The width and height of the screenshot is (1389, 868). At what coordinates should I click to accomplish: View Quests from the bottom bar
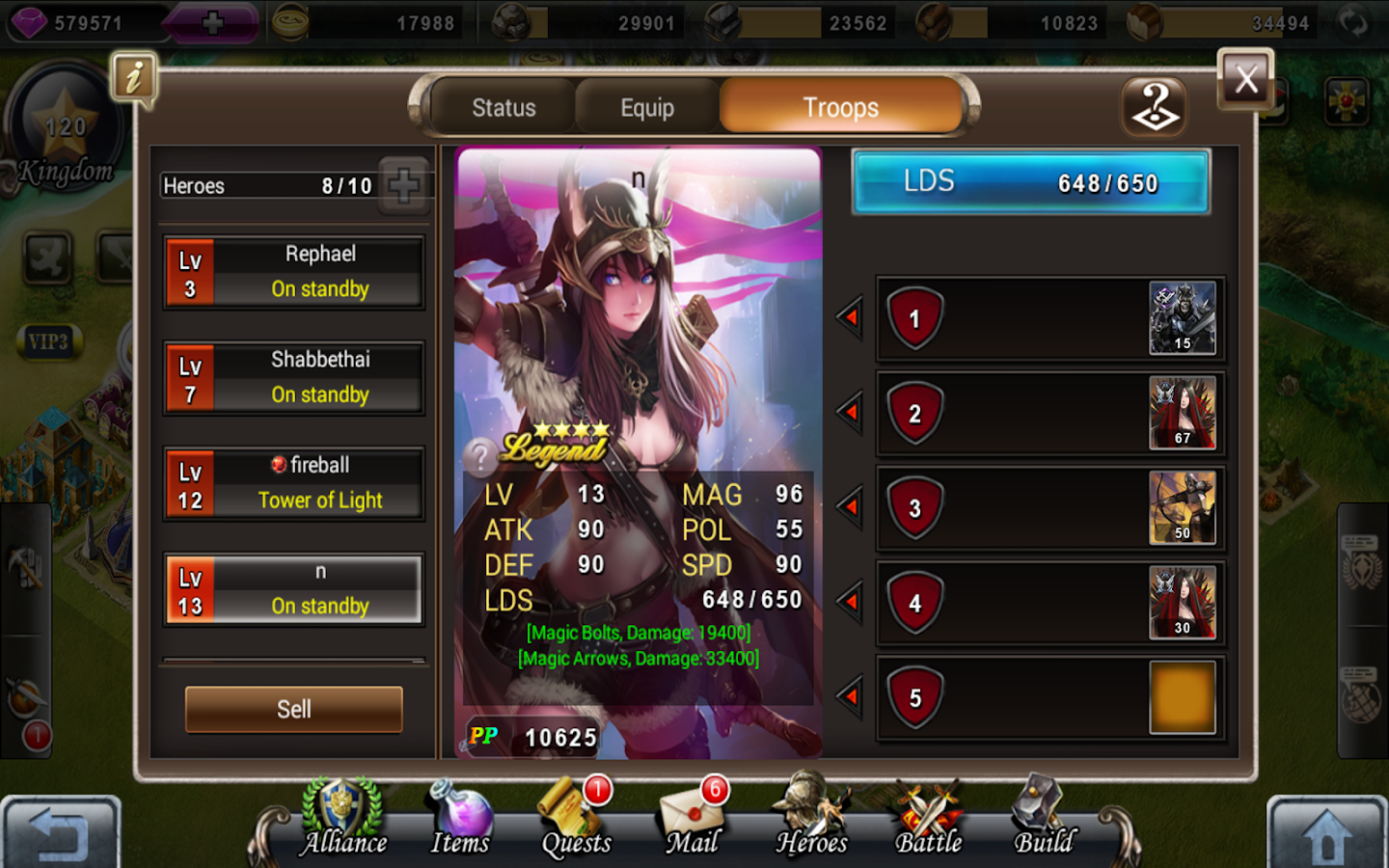pyautogui.click(x=576, y=820)
